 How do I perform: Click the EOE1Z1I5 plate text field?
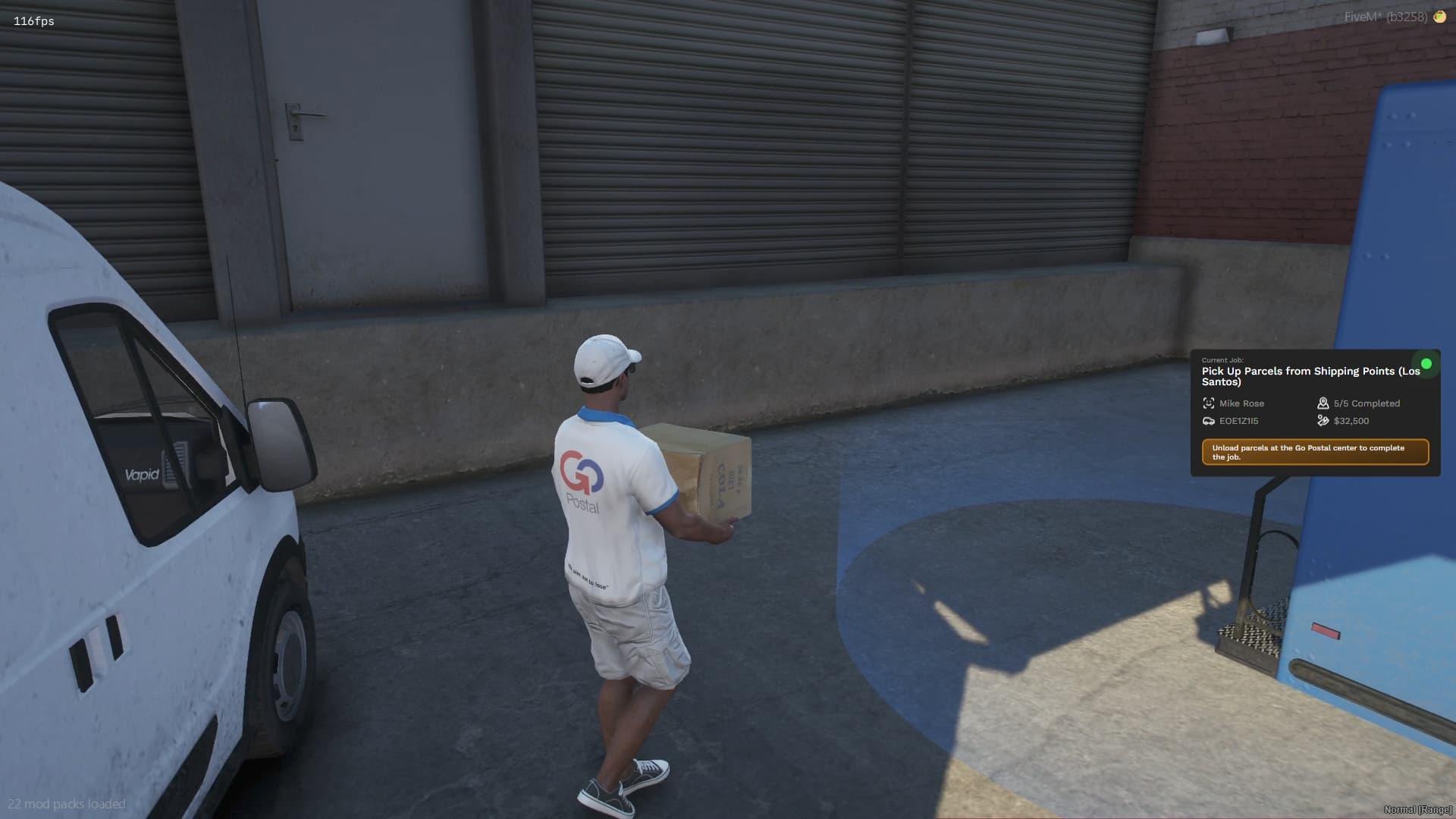click(x=1239, y=421)
